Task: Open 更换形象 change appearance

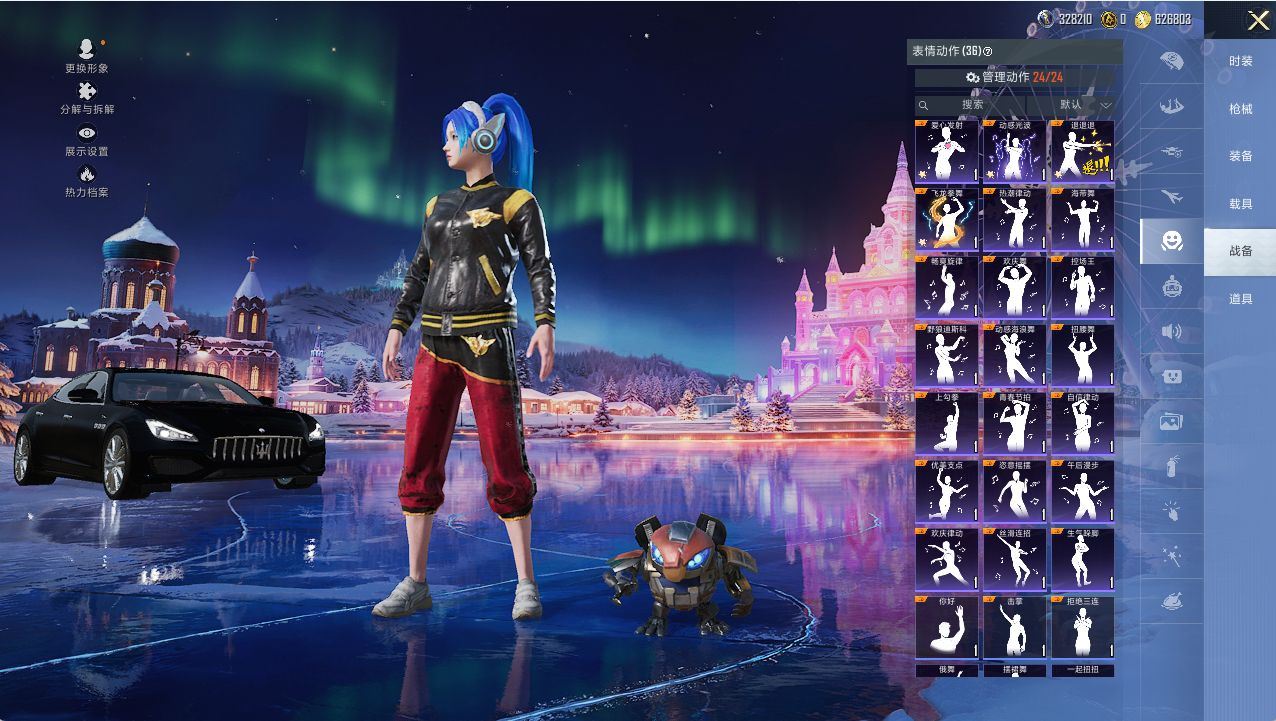Action: coord(87,55)
